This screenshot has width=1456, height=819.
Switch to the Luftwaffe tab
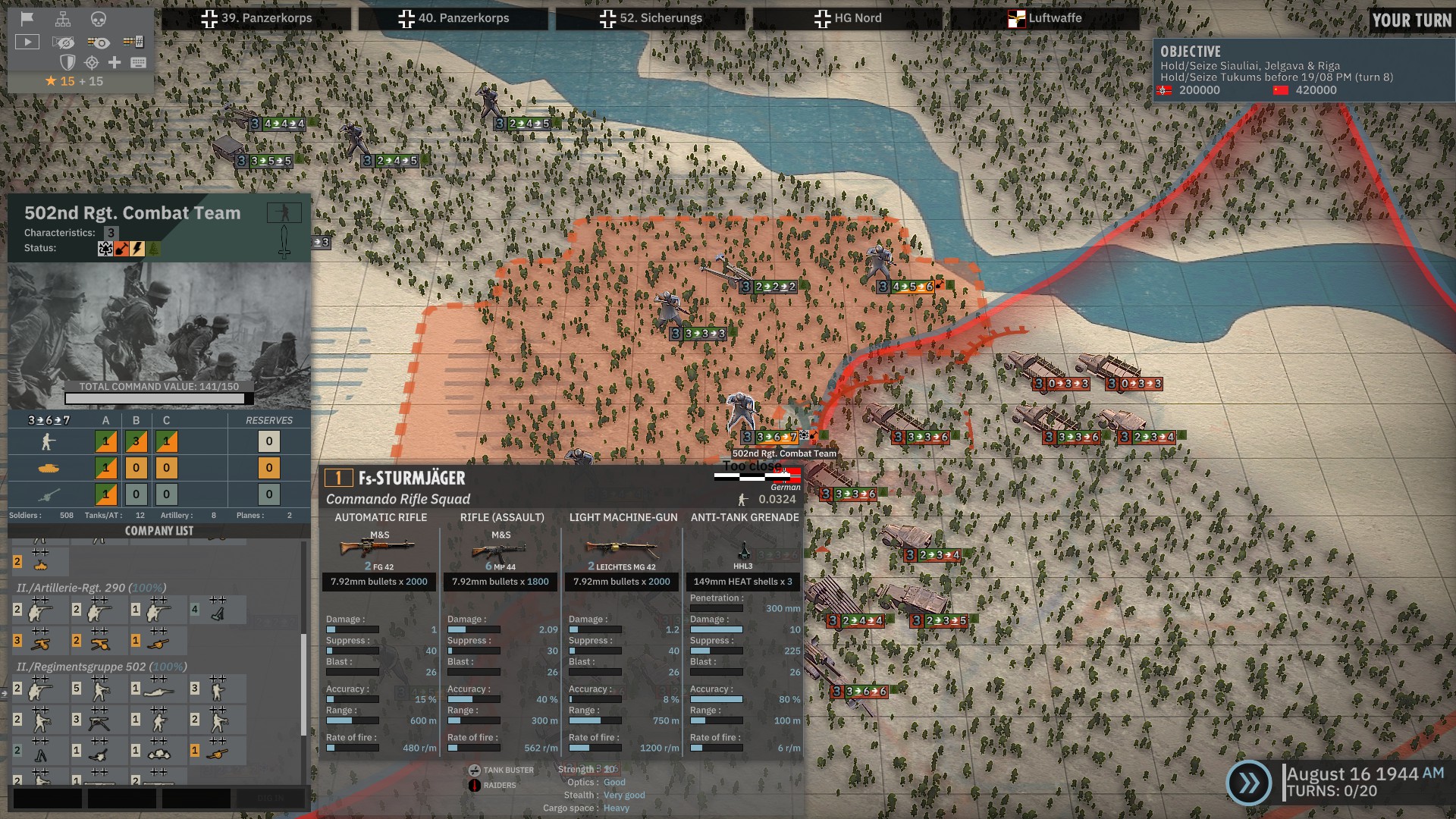1045,18
